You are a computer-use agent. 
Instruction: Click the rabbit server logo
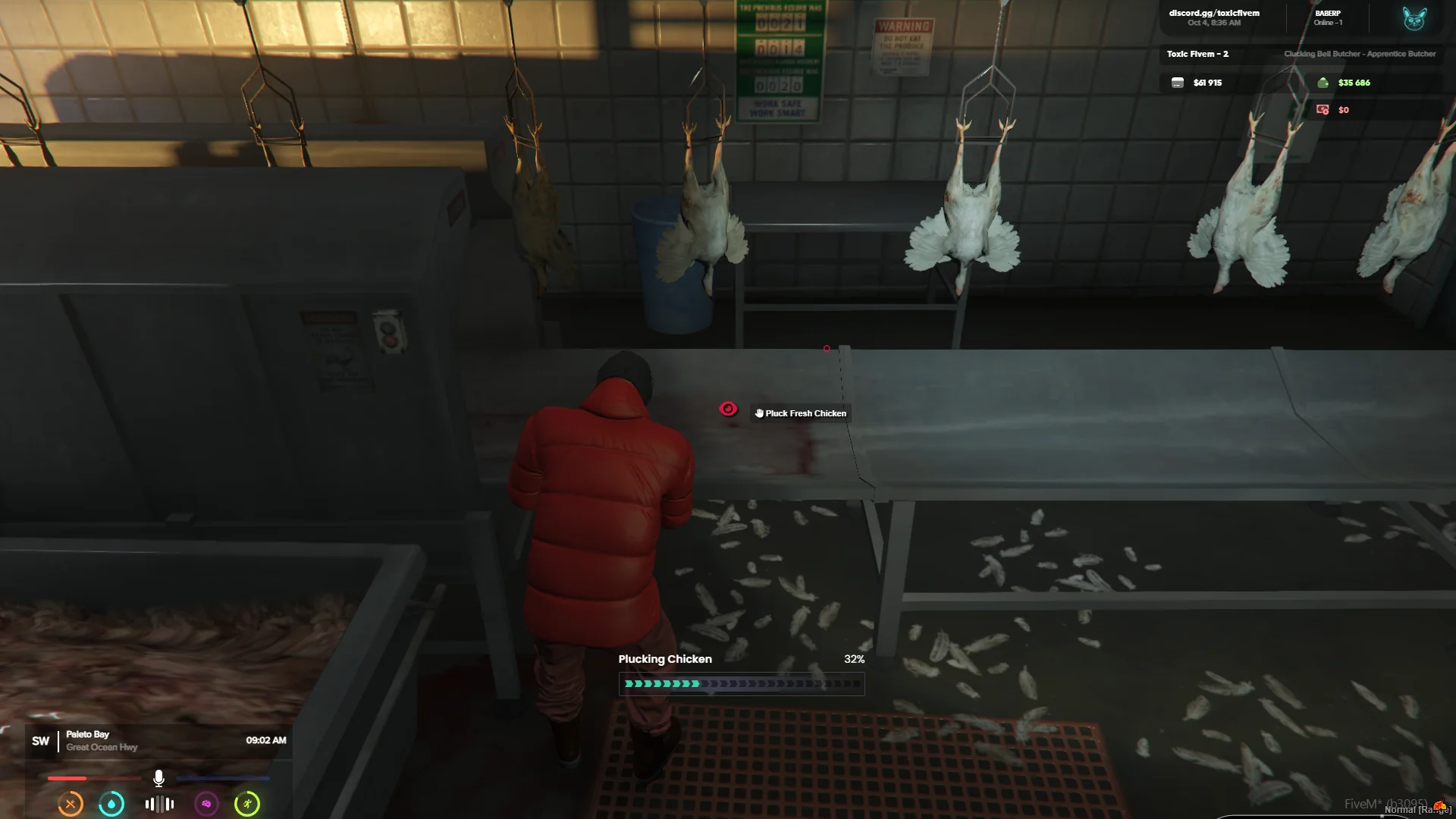point(1414,18)
